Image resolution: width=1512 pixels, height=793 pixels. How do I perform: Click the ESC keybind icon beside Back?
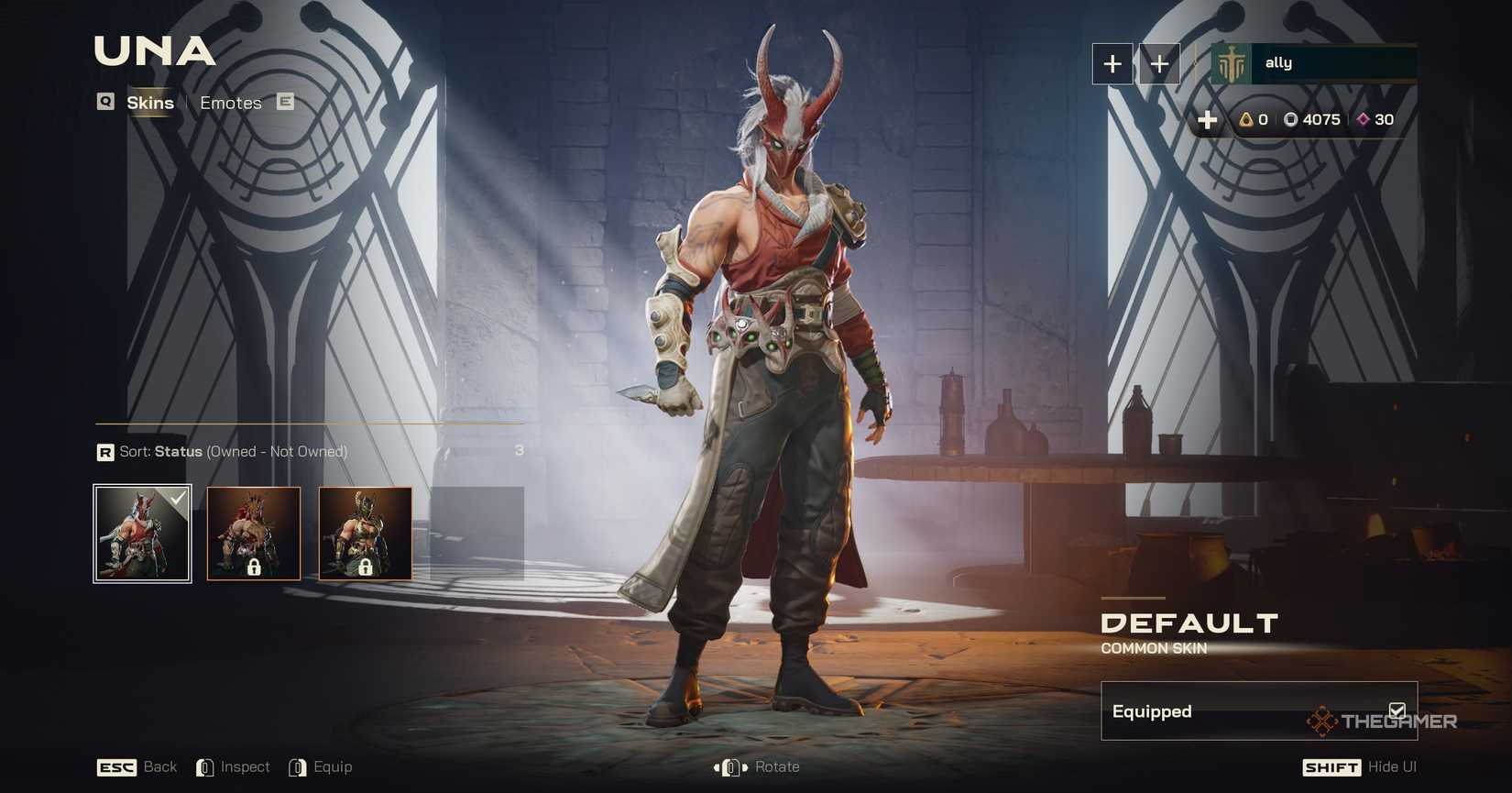tap(115, 767)
